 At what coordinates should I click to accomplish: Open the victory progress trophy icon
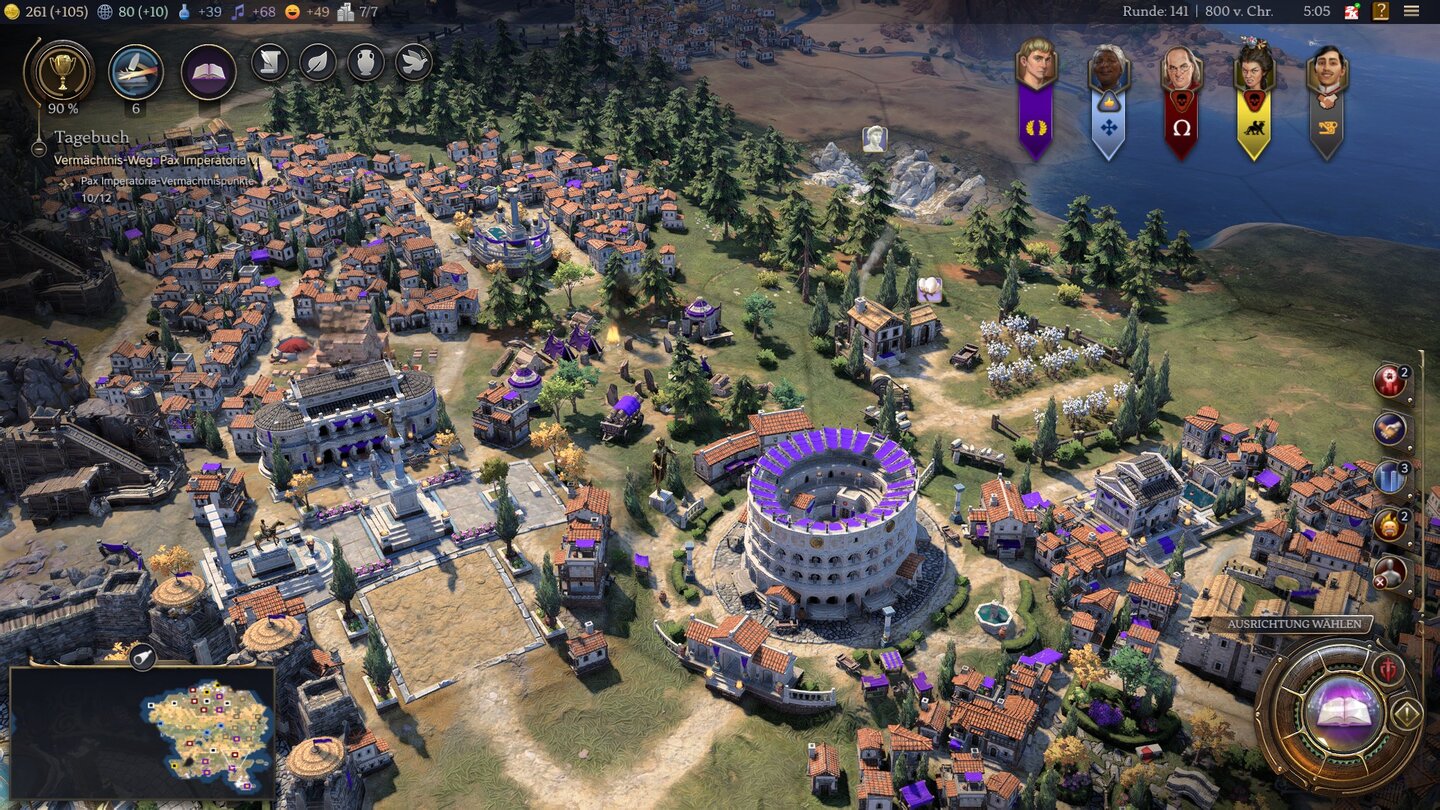[64, 70]
